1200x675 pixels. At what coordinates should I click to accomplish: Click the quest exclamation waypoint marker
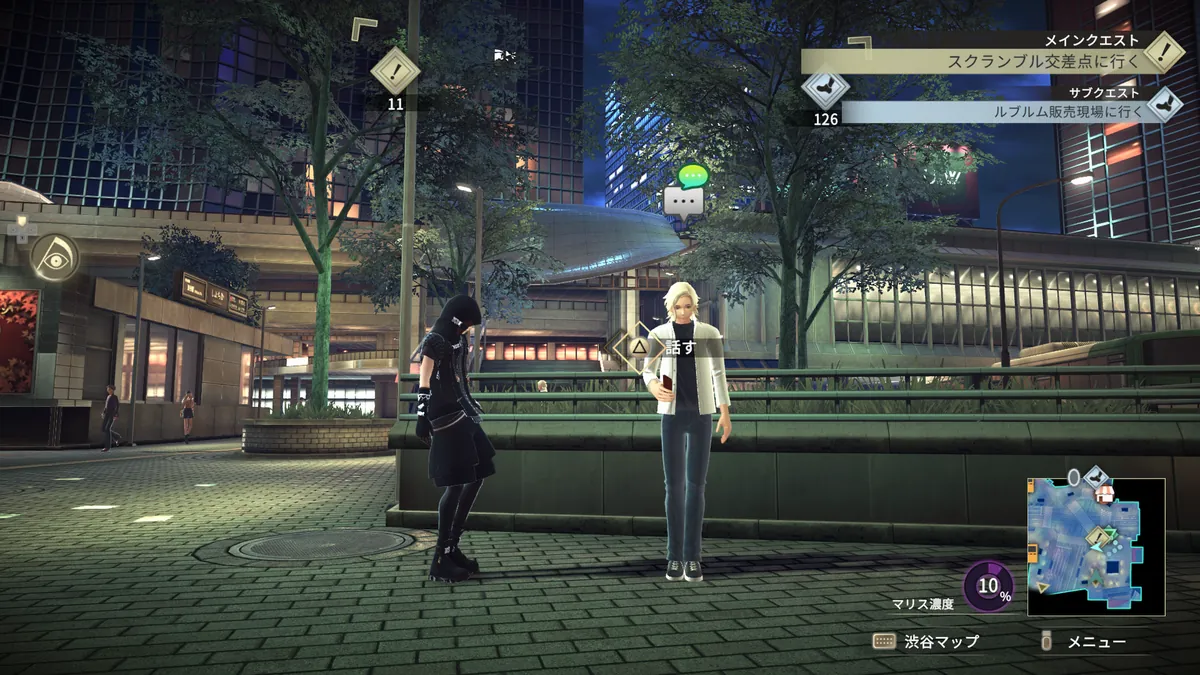[x=395, y=71]
